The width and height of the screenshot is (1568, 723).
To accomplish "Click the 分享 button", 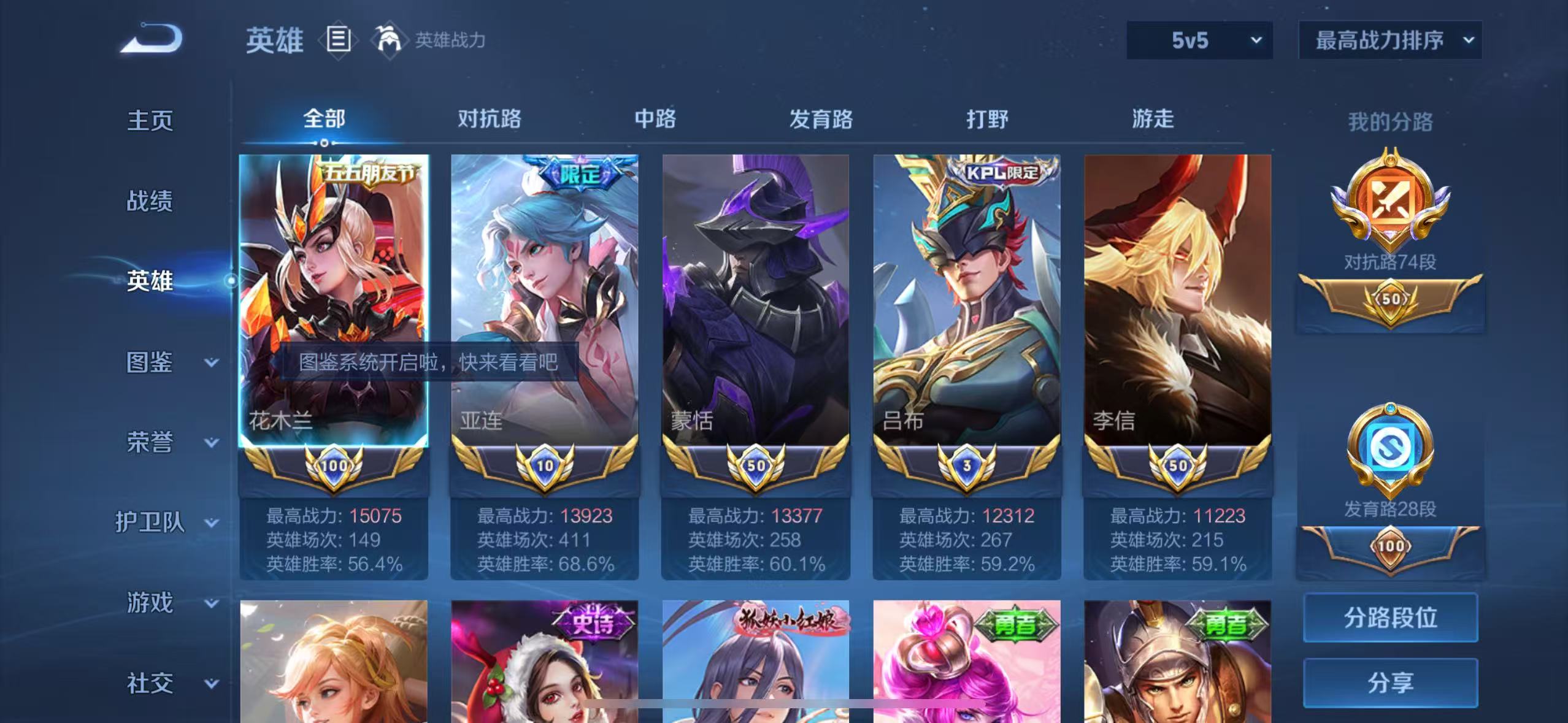I will point(1390,683).
